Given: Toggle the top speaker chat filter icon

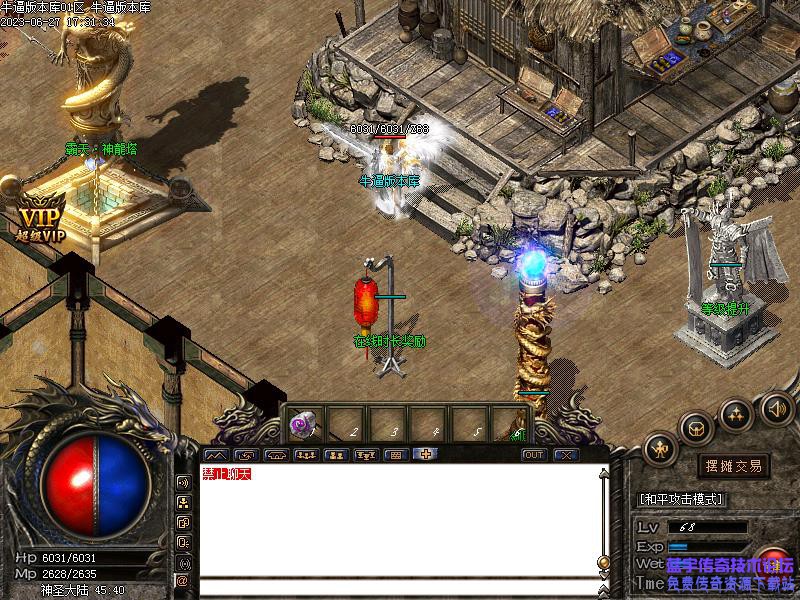Looking at the screenshot, I should click(x=183, y=482).
